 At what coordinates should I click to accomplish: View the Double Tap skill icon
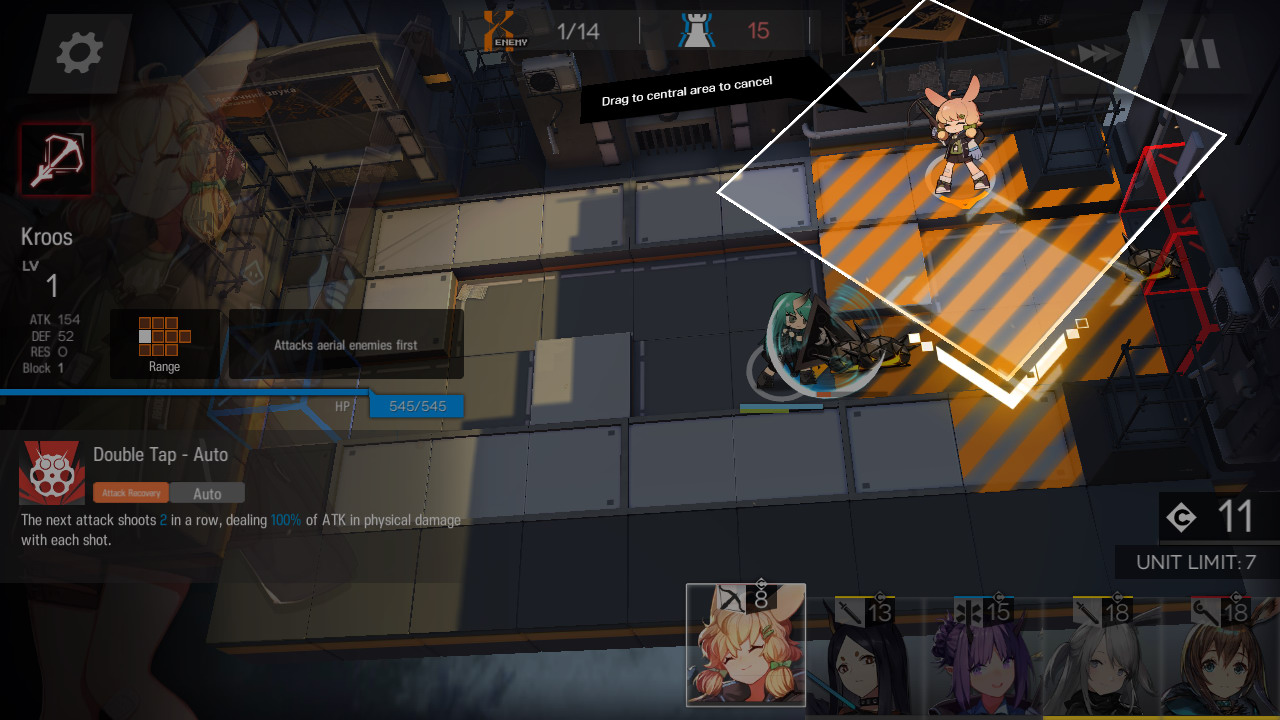pos(52,472)
